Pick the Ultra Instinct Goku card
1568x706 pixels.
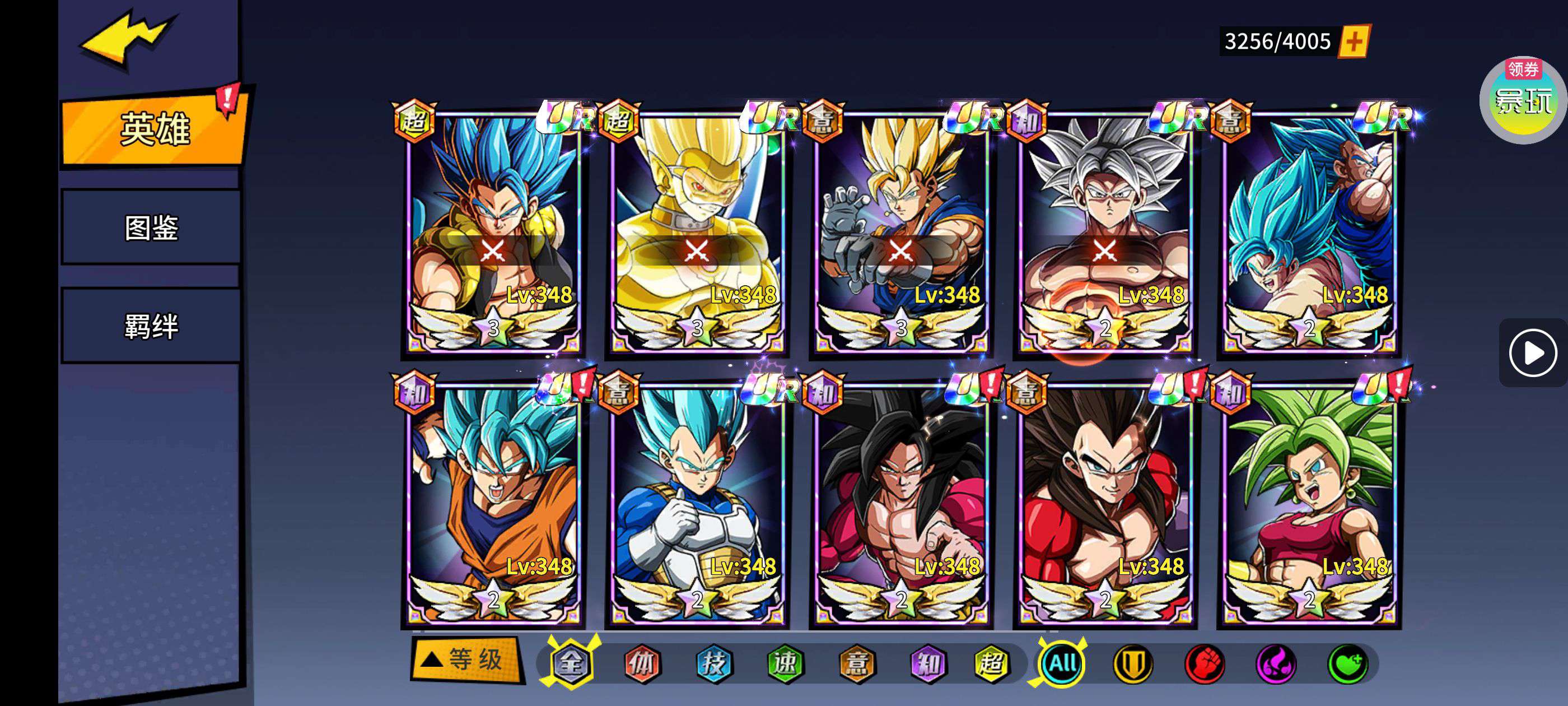[1104, 231]
